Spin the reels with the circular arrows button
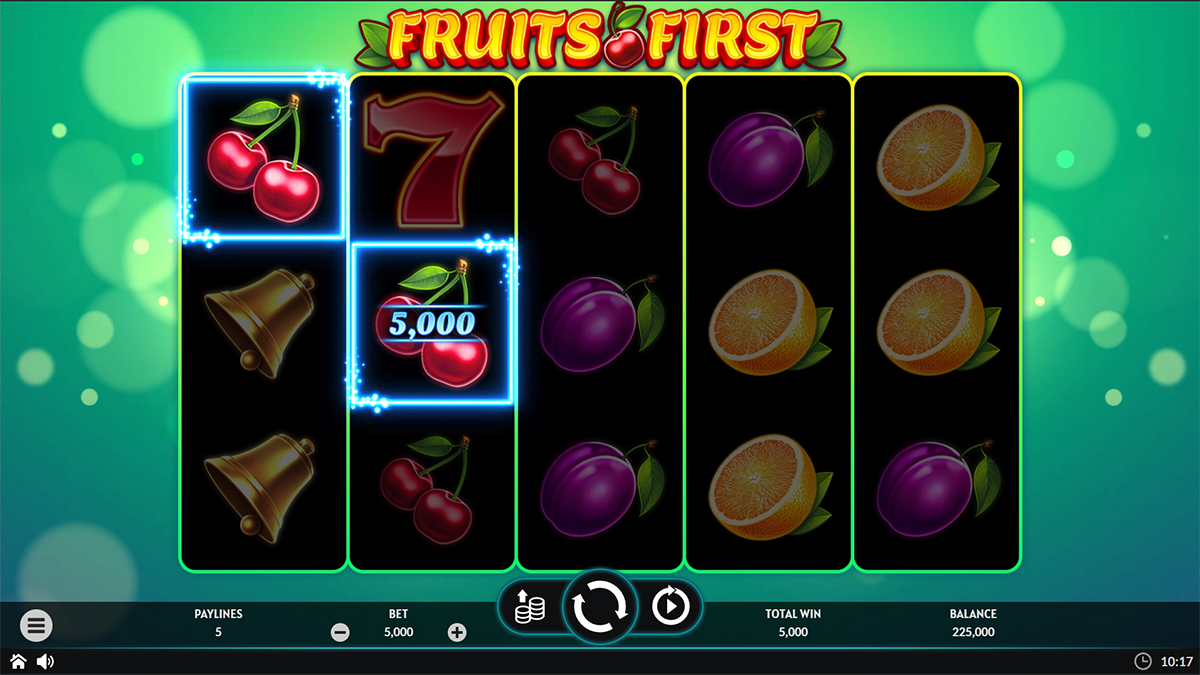This screenshot has height=675, width=1200. point(599,606)
